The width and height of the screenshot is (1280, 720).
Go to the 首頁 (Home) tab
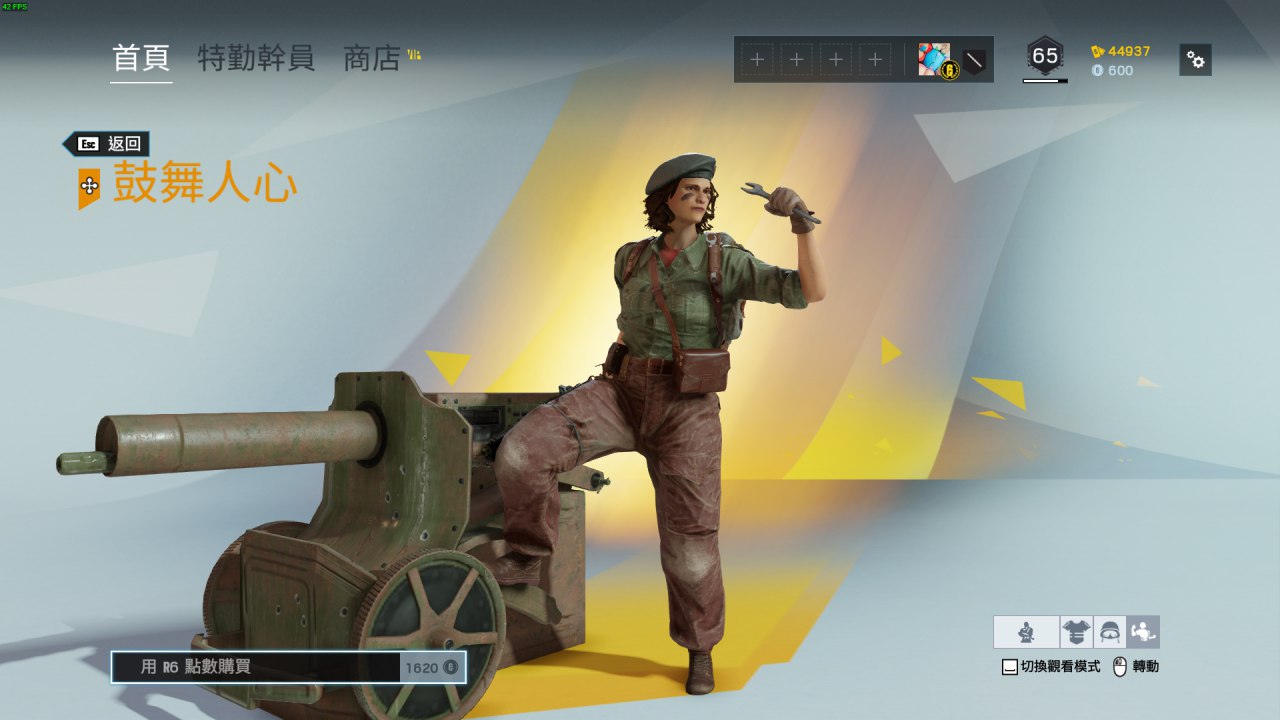click(x=141, y=58)
